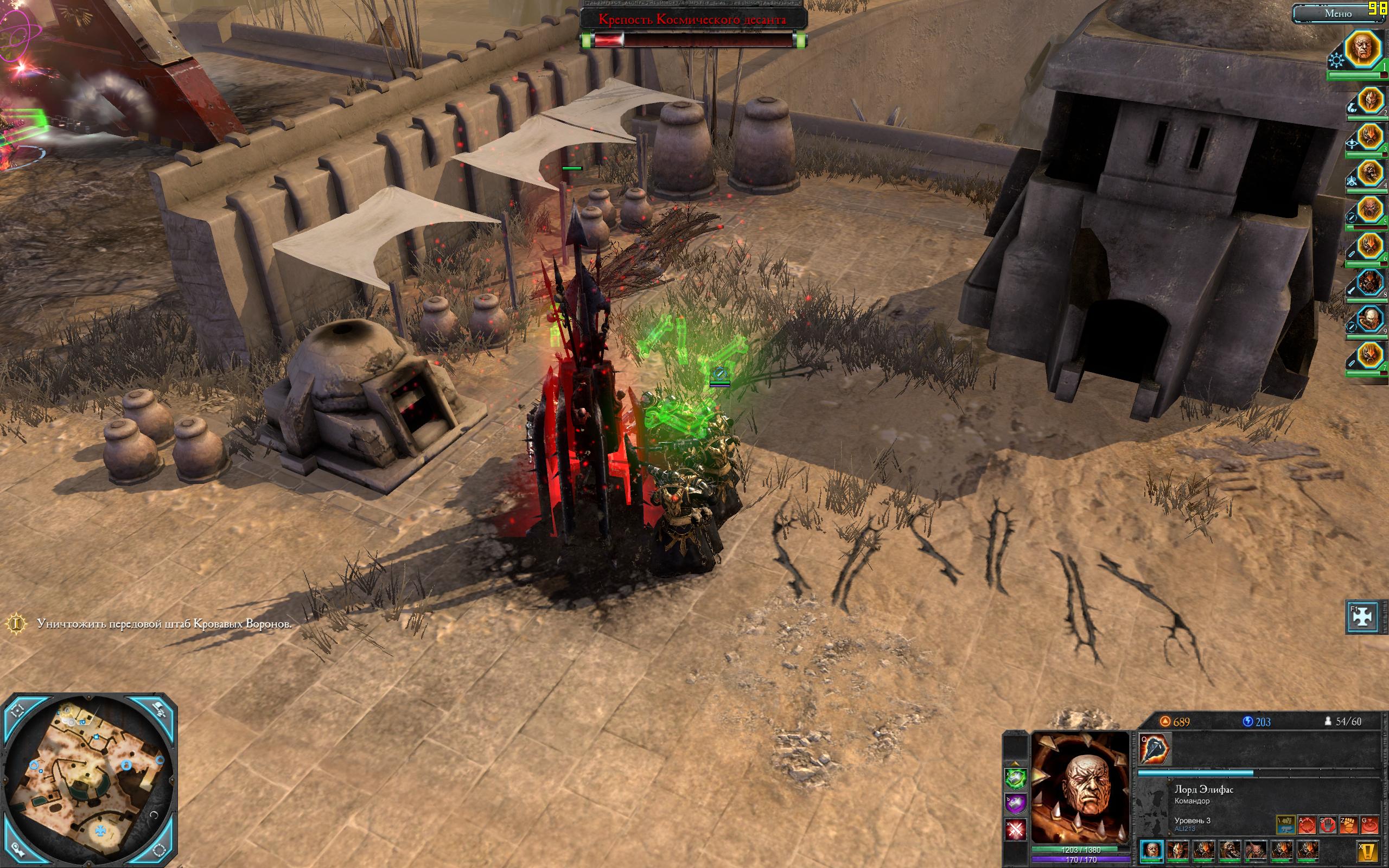Click the minimap's flag ping button

[x=159, y=710]
